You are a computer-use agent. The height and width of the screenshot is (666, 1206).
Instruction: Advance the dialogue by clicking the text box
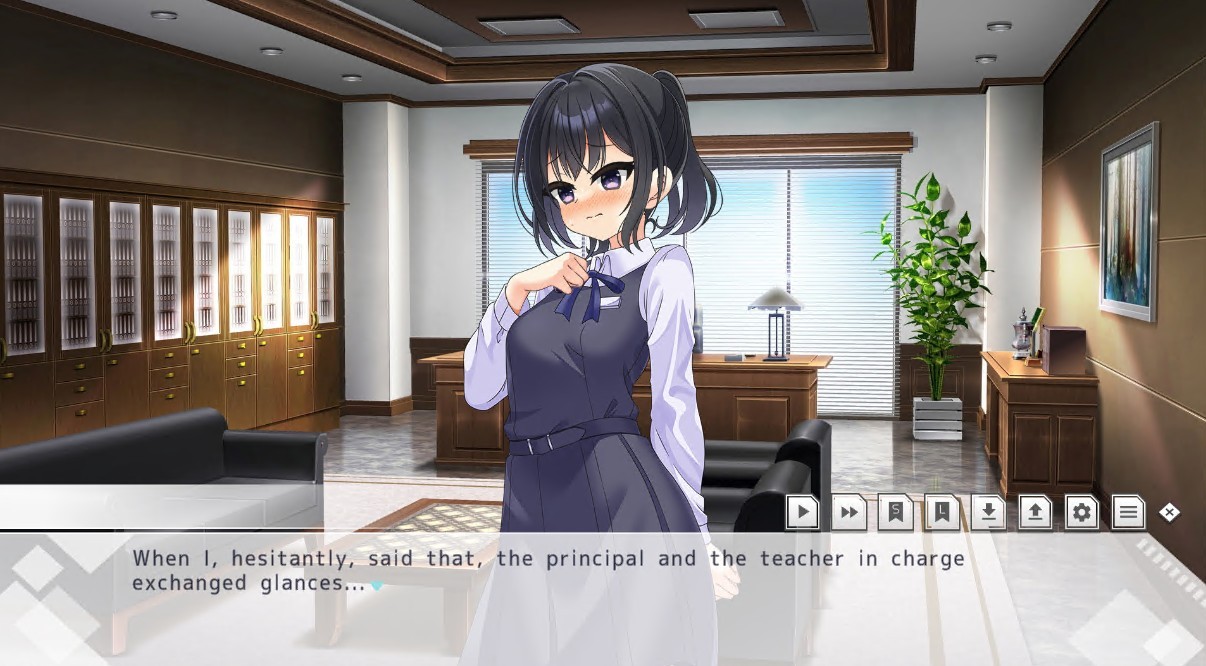pyautogui.click(x=600, y=598)
